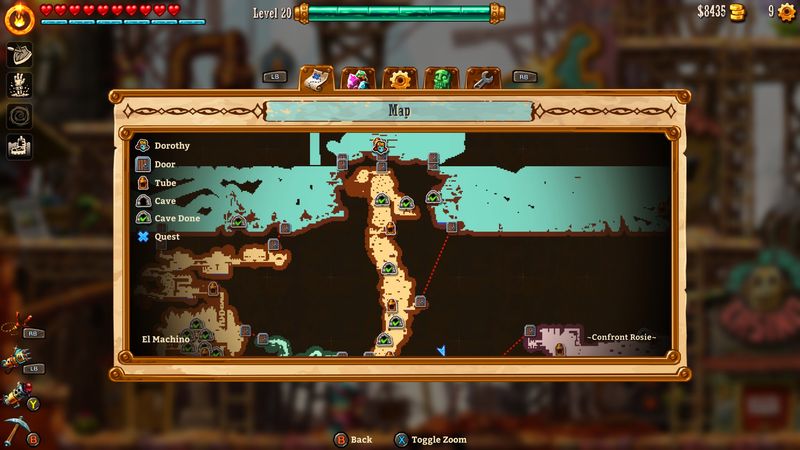This screenshot has height=450, width=800.
Task: Click the Confront Rosie quest label on map
Action: point(621,338)
